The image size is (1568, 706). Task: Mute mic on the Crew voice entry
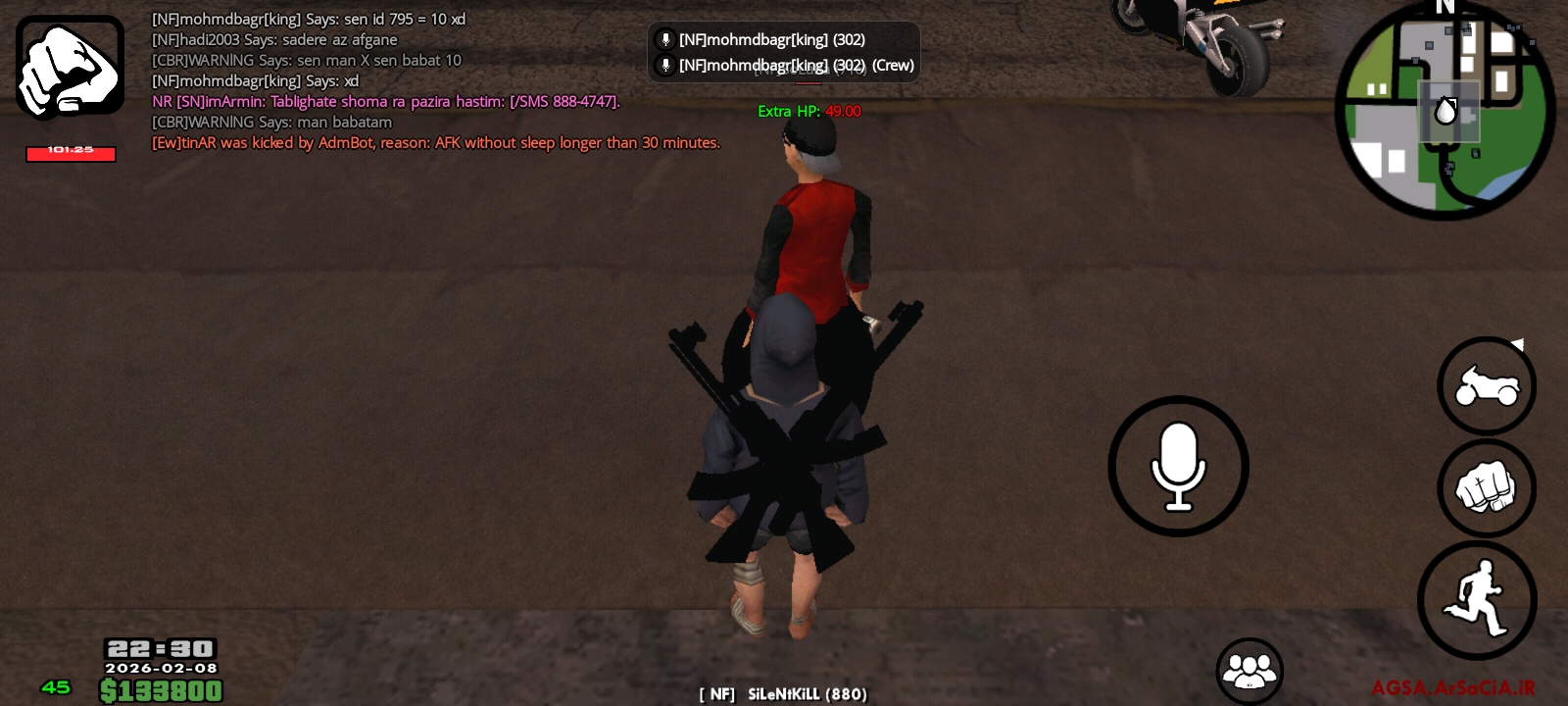[x=664, y=65]
